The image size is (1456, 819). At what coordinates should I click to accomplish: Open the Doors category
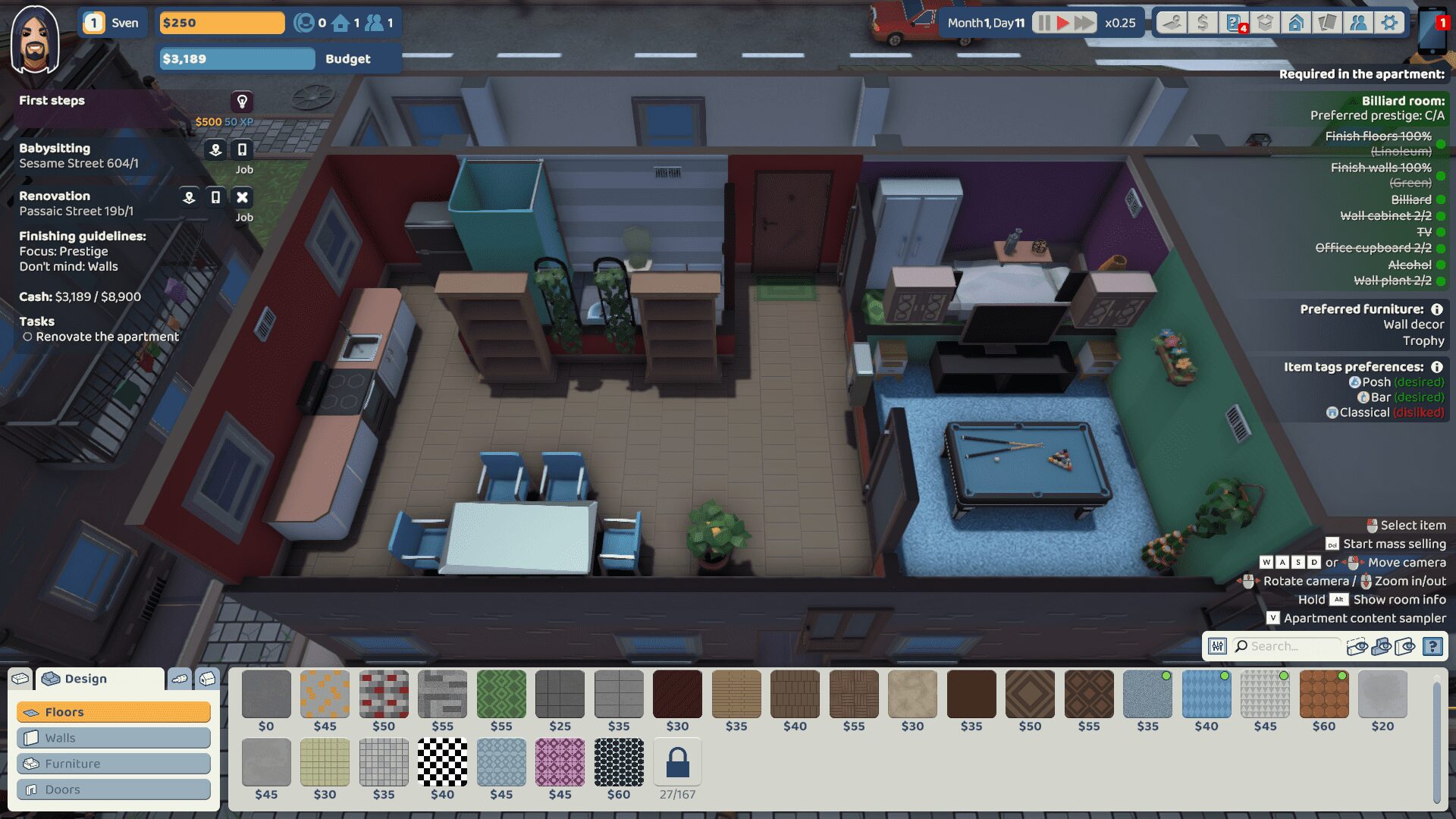coord(114,789)
